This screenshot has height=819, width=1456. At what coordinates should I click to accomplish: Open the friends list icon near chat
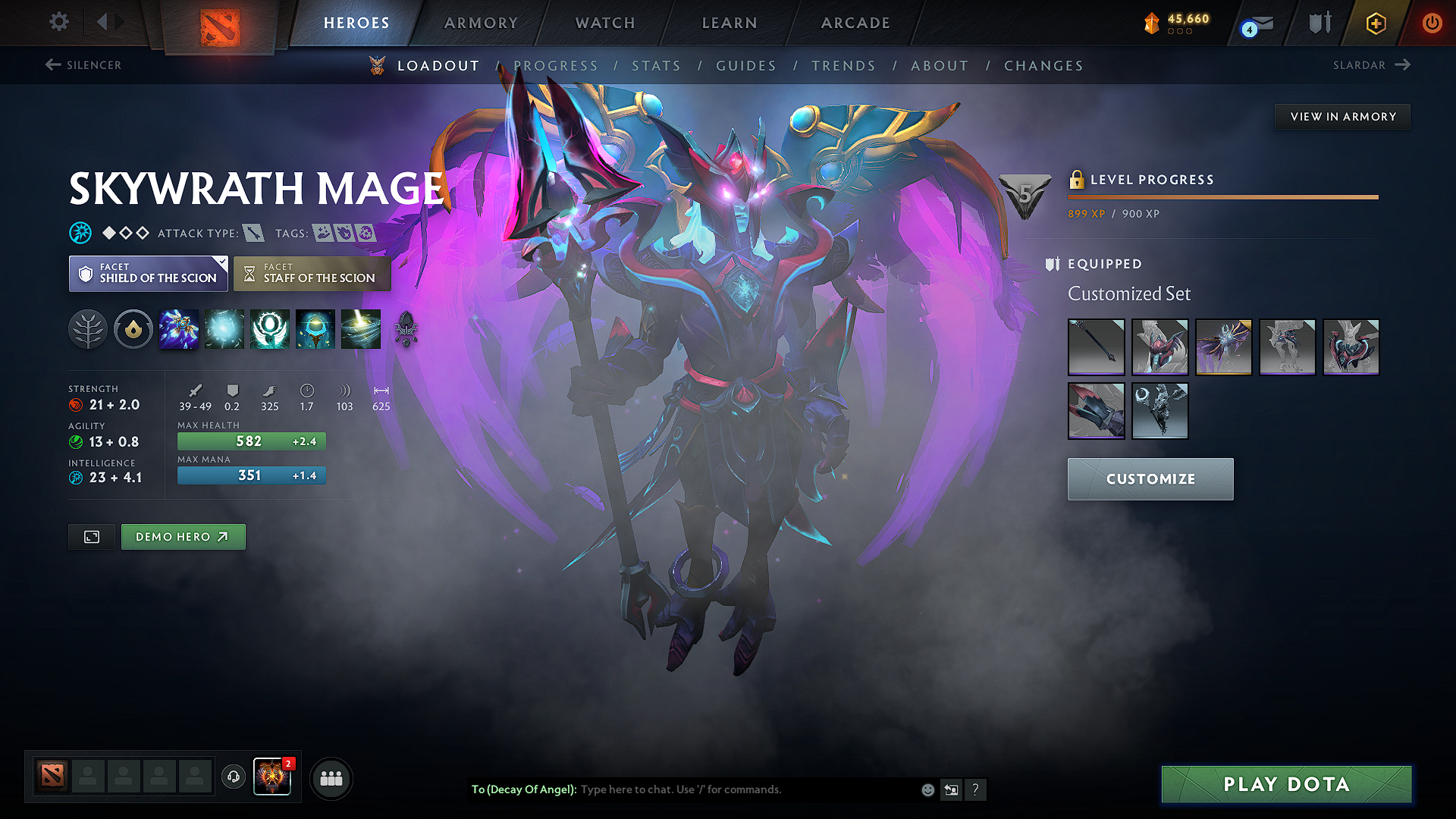point(331,778)
